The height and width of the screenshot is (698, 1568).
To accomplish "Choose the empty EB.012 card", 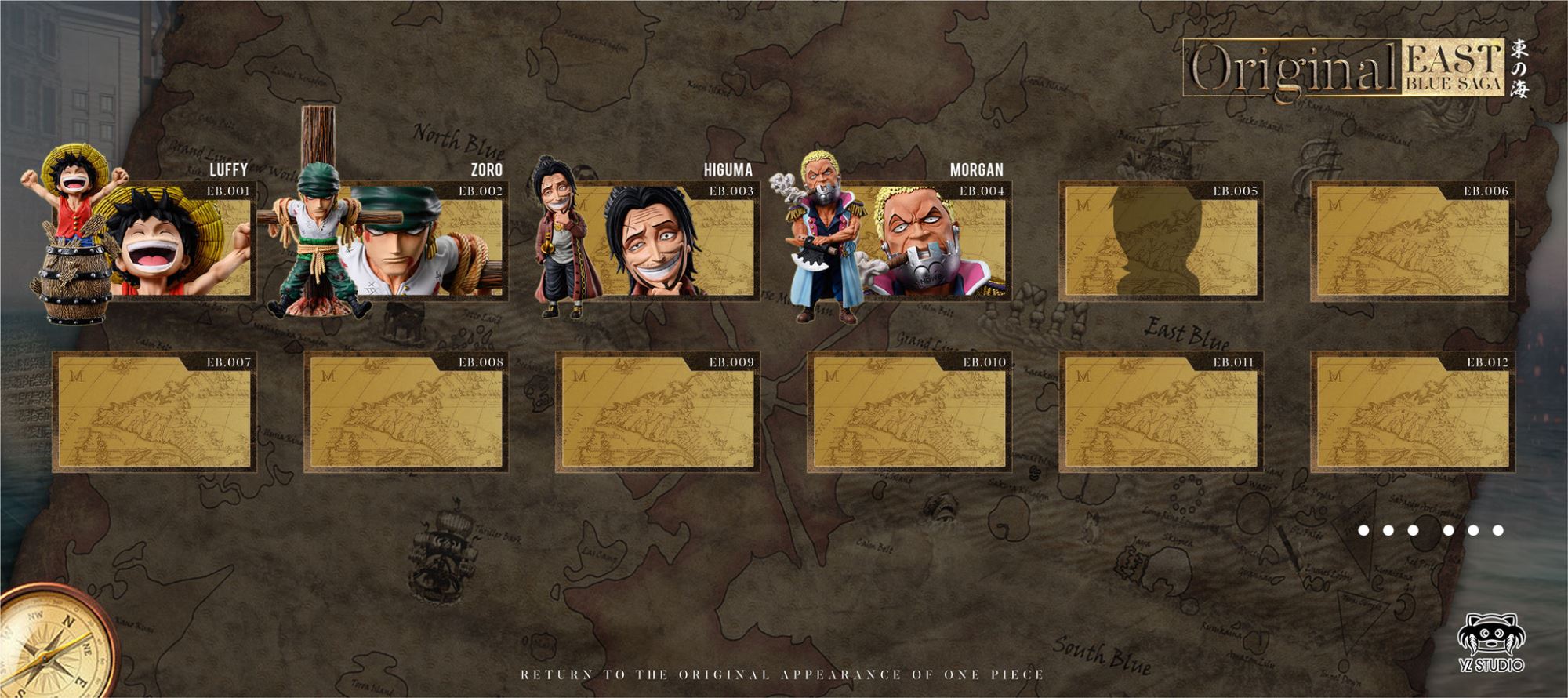I will [1412, 413].
